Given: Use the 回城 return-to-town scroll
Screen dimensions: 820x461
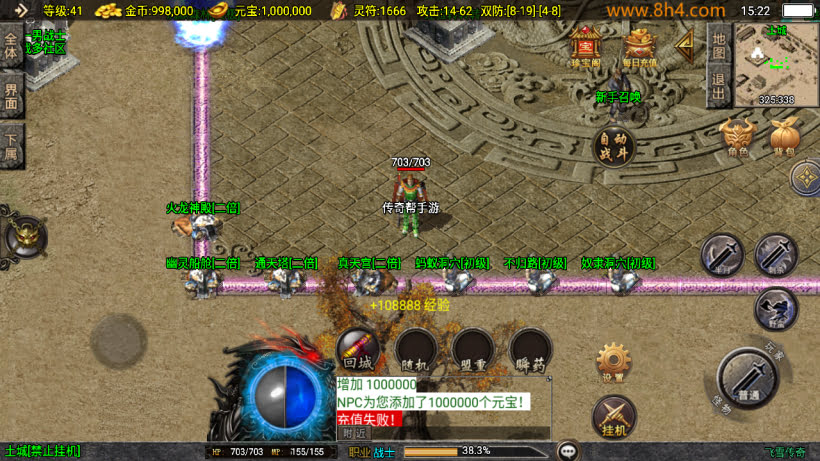Looking at the screenshot, I should point(357,349).
